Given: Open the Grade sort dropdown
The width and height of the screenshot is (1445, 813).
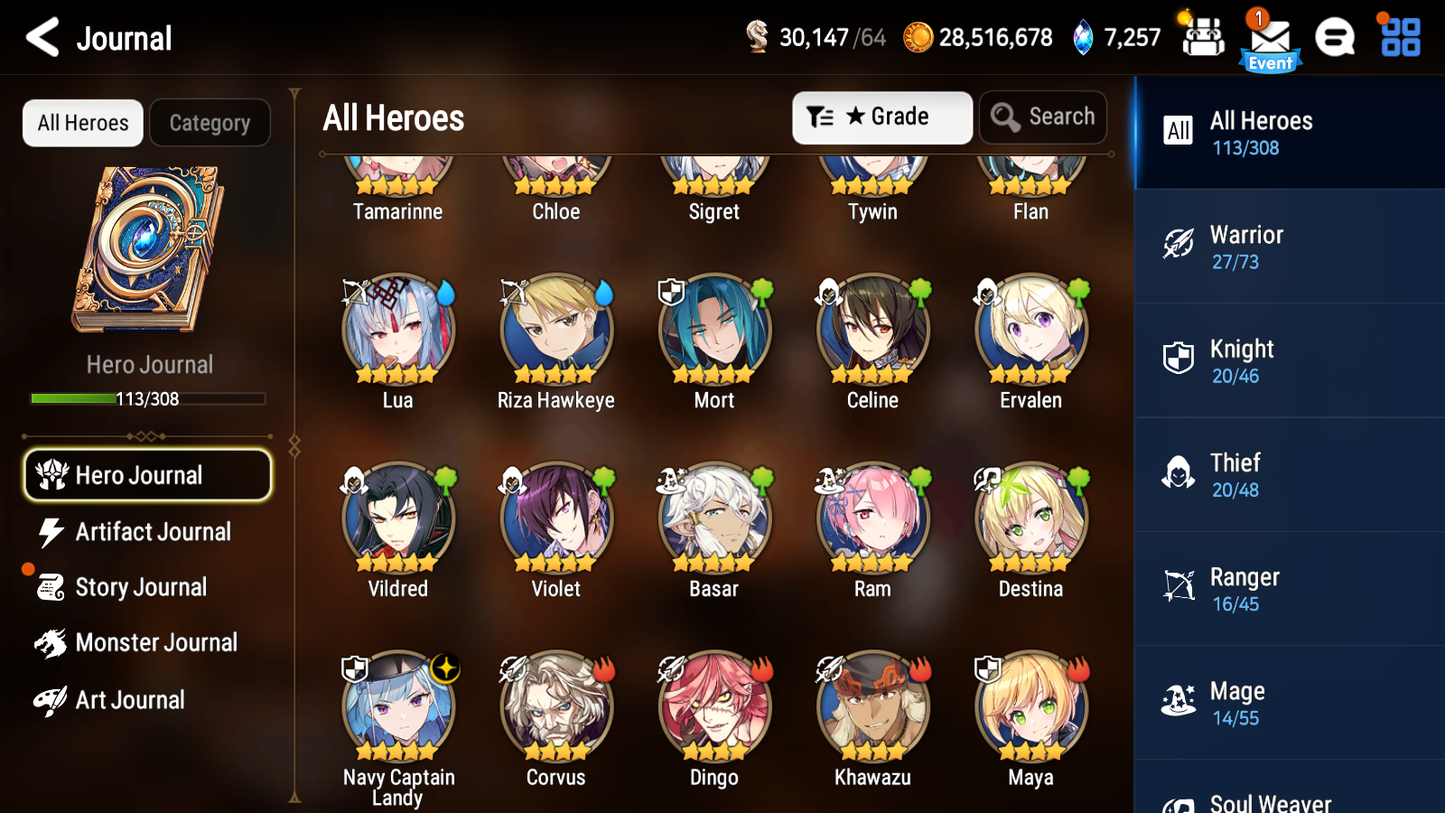Looking at the screenshot, I should tap(882, 117).
